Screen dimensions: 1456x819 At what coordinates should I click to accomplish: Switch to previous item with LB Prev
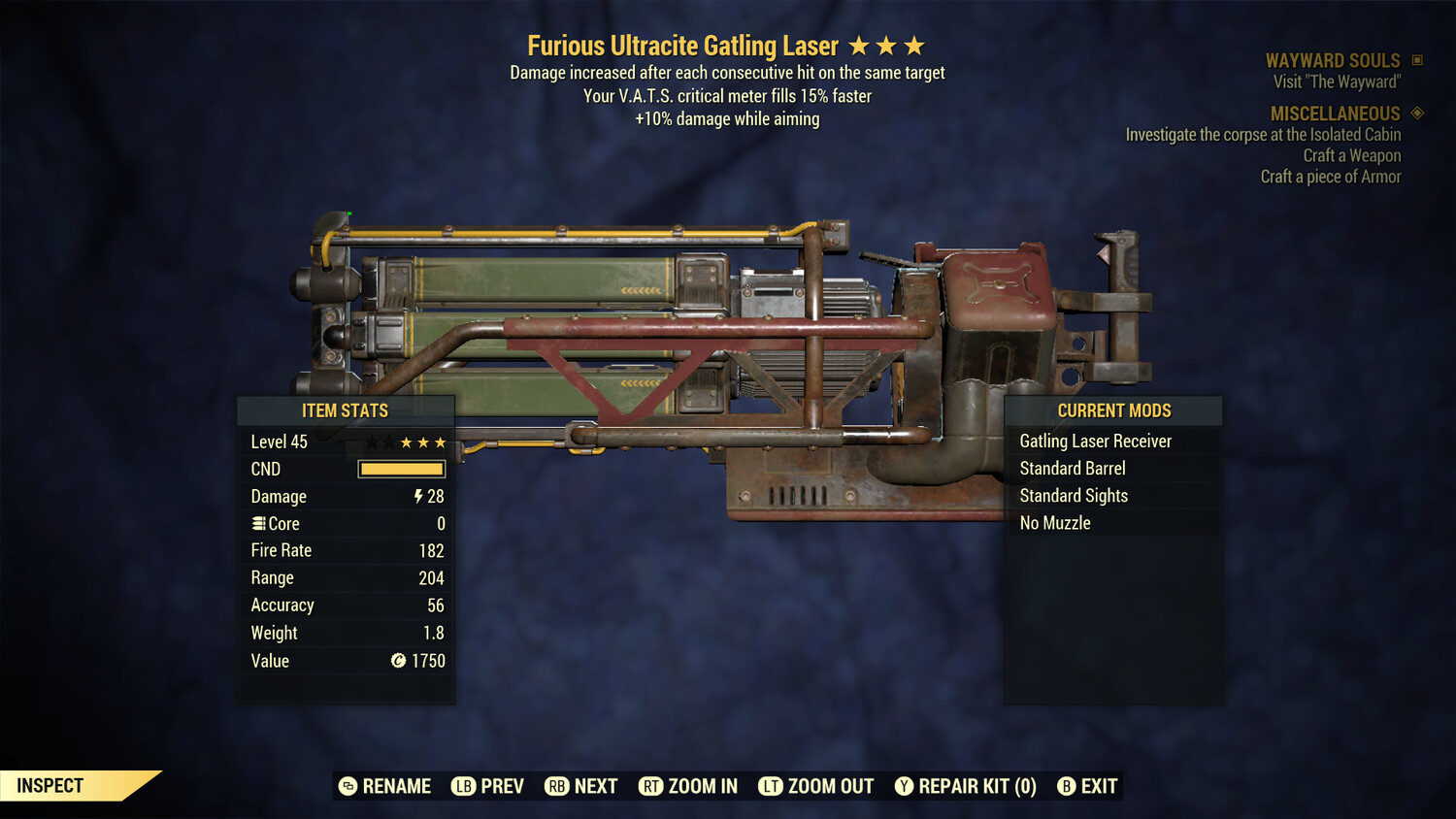(487, 786)
